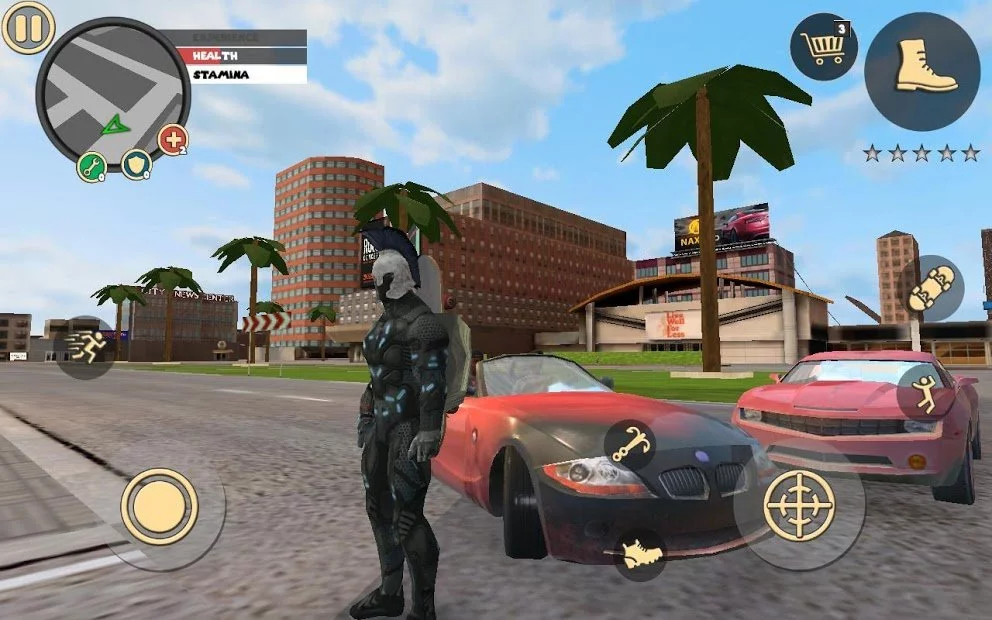The height and width of the screenshot is (620, 992).
Task: Tap the green wrench icon under minimap
Action: click(x=92, y=167)
